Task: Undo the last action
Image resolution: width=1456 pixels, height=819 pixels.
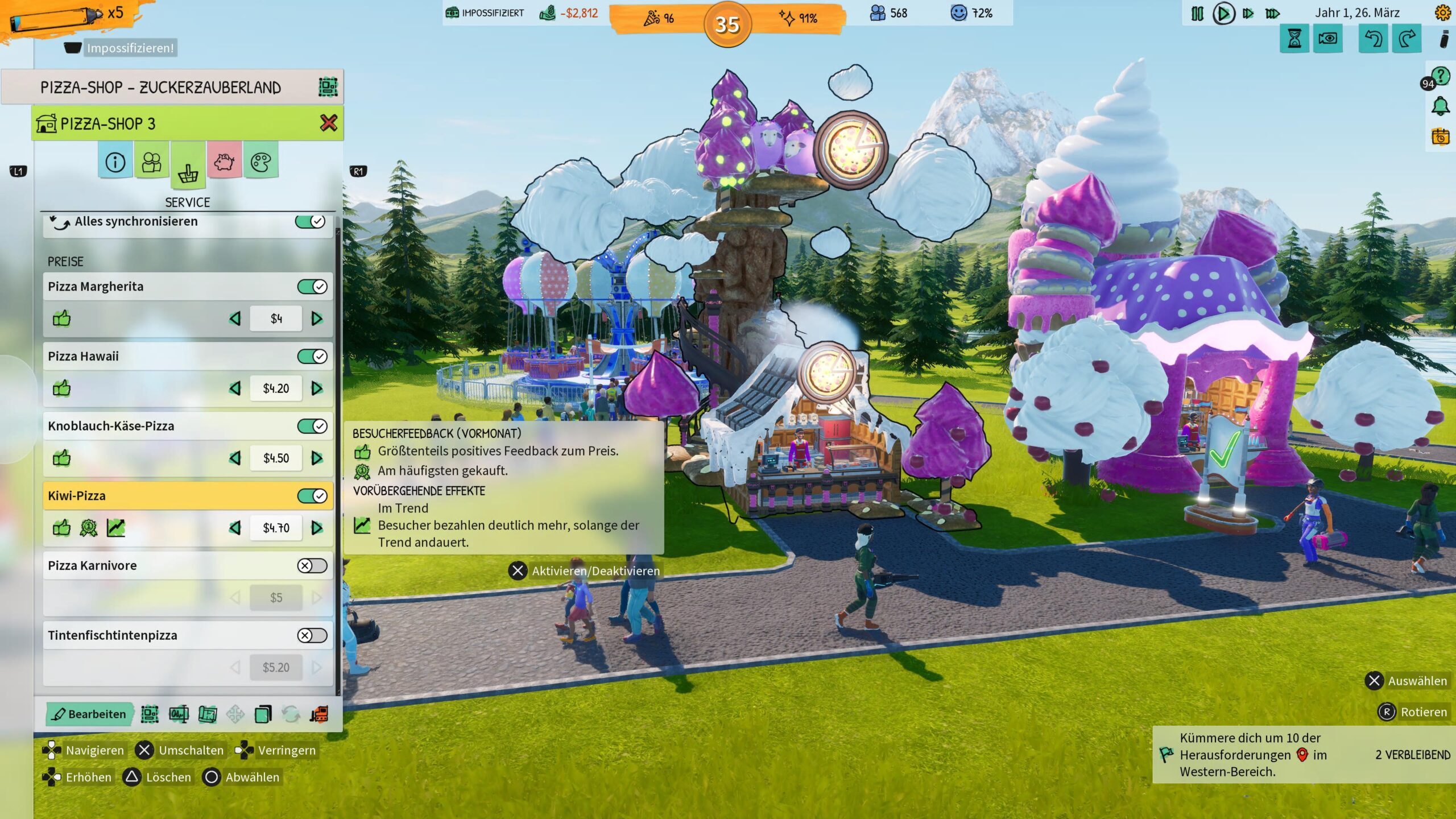Action: click(1373, 39)
